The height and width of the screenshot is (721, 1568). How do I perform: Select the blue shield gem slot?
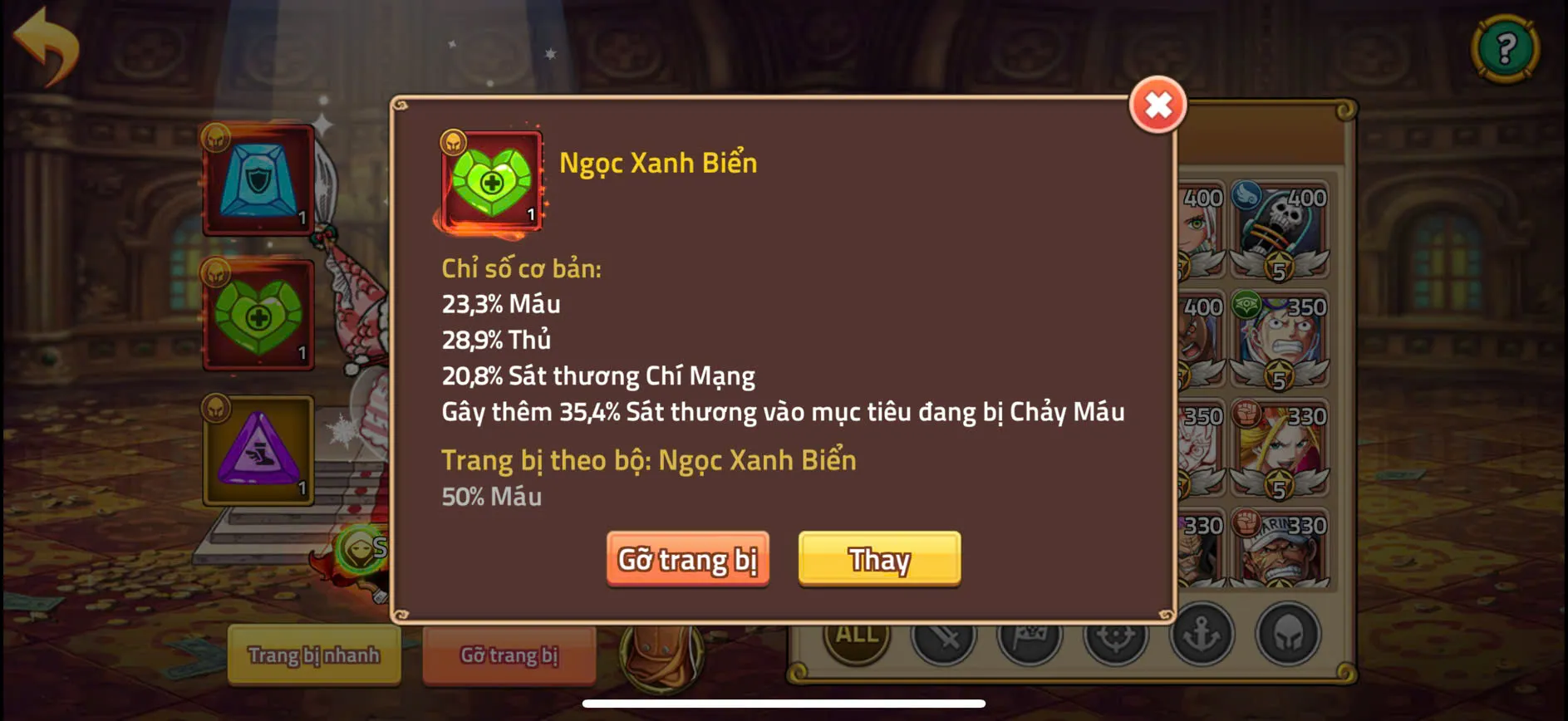(258, 181)
